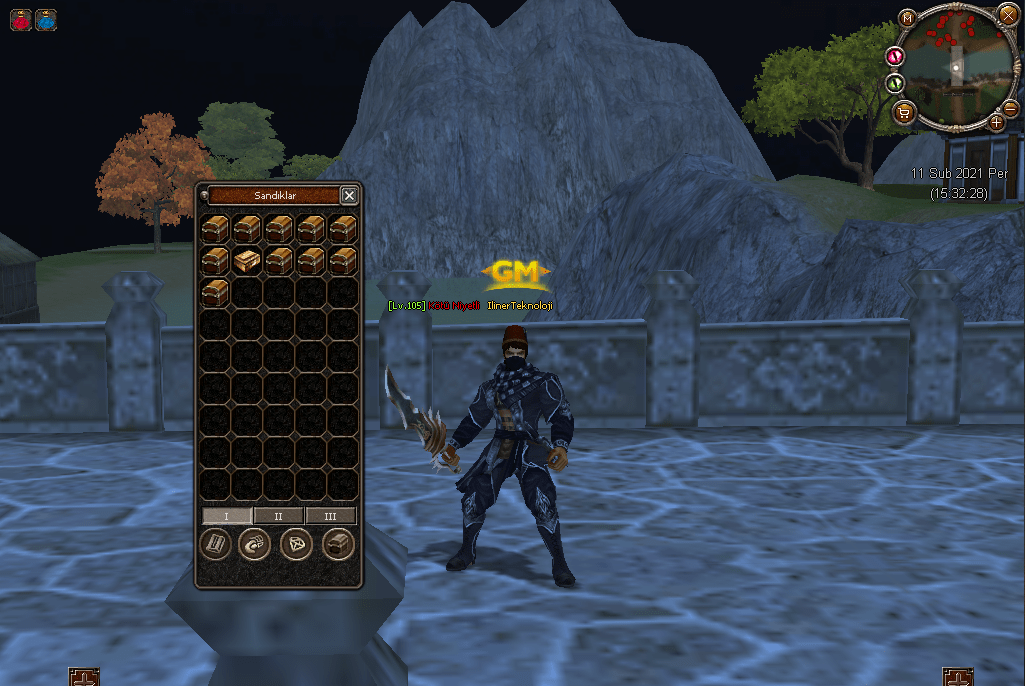The image size is (1025, 686).
Task: Open the gem category button in window
Action: (298, 545)
